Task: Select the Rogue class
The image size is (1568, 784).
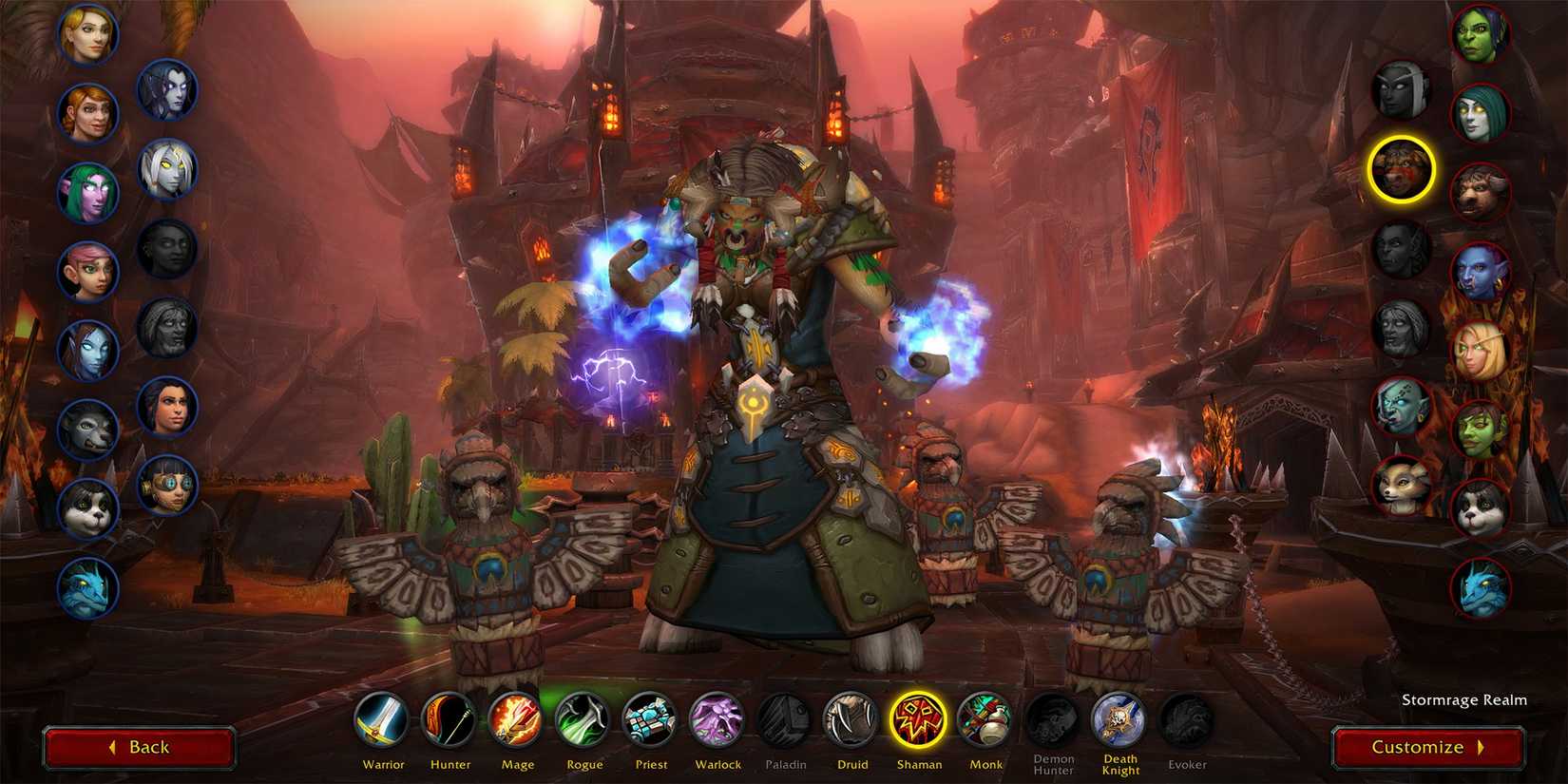Action: tap(583, 720)
